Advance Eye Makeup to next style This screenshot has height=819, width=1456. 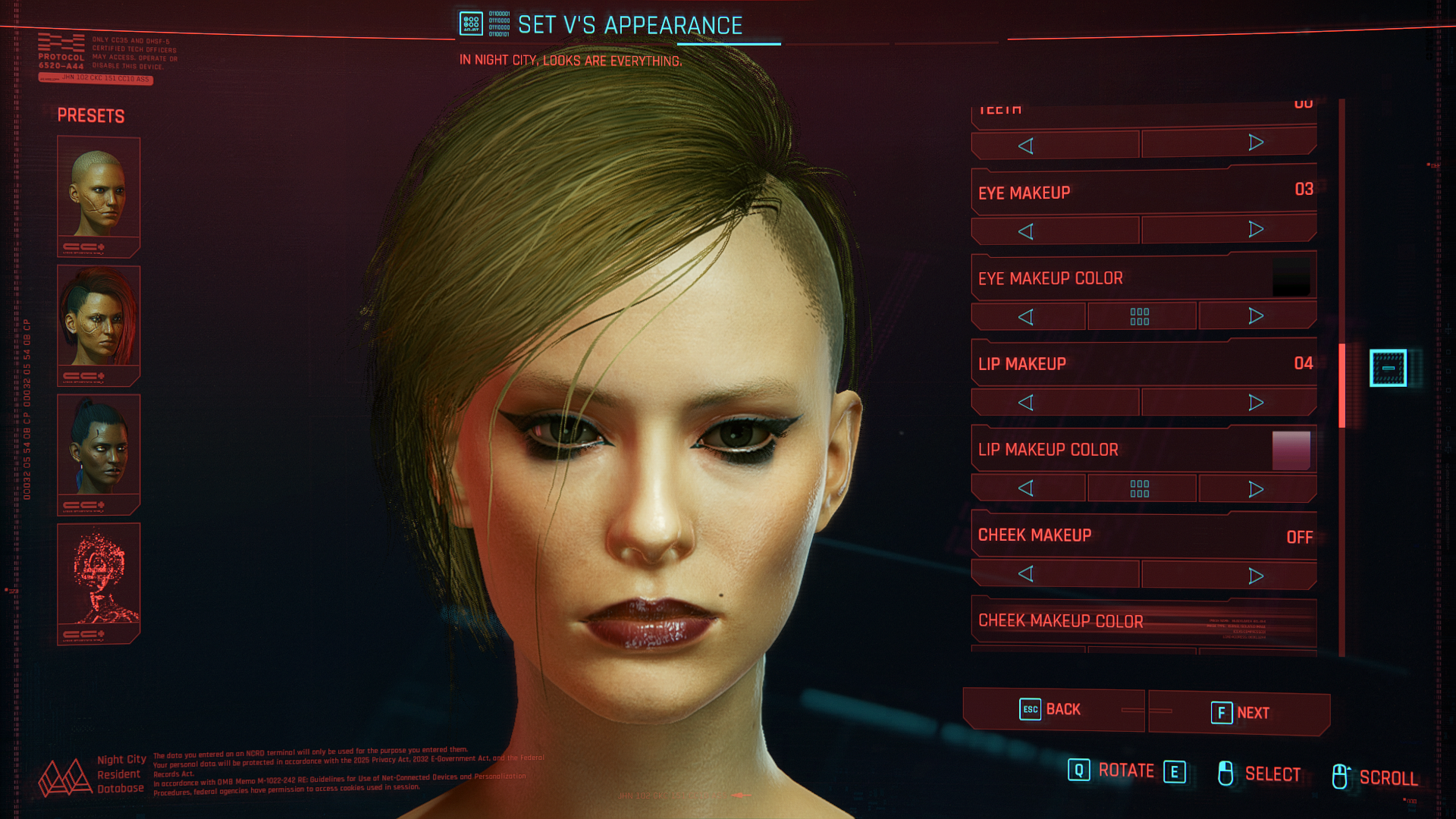[1256, 230]
